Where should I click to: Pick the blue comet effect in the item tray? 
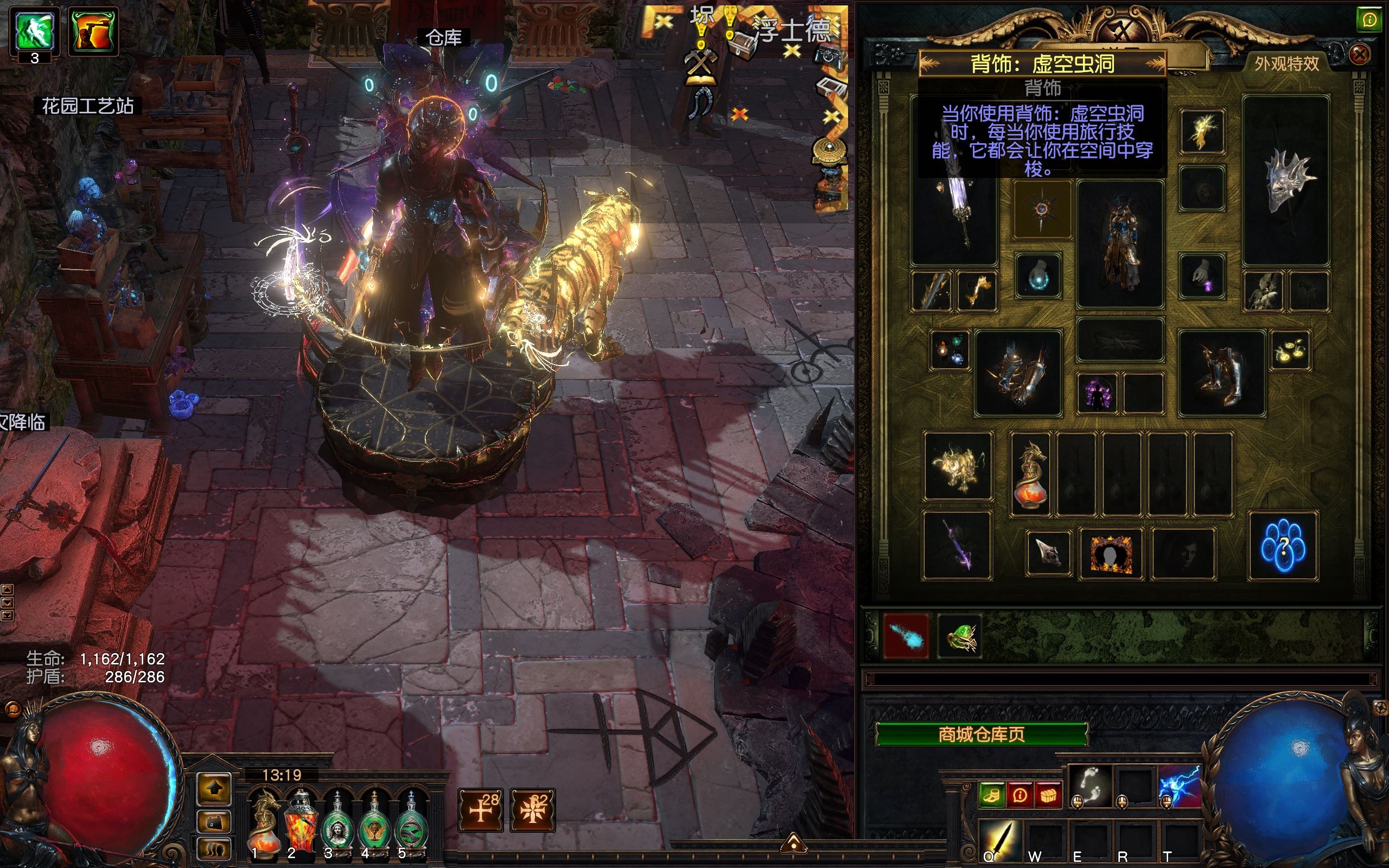(x=906, y=636)
